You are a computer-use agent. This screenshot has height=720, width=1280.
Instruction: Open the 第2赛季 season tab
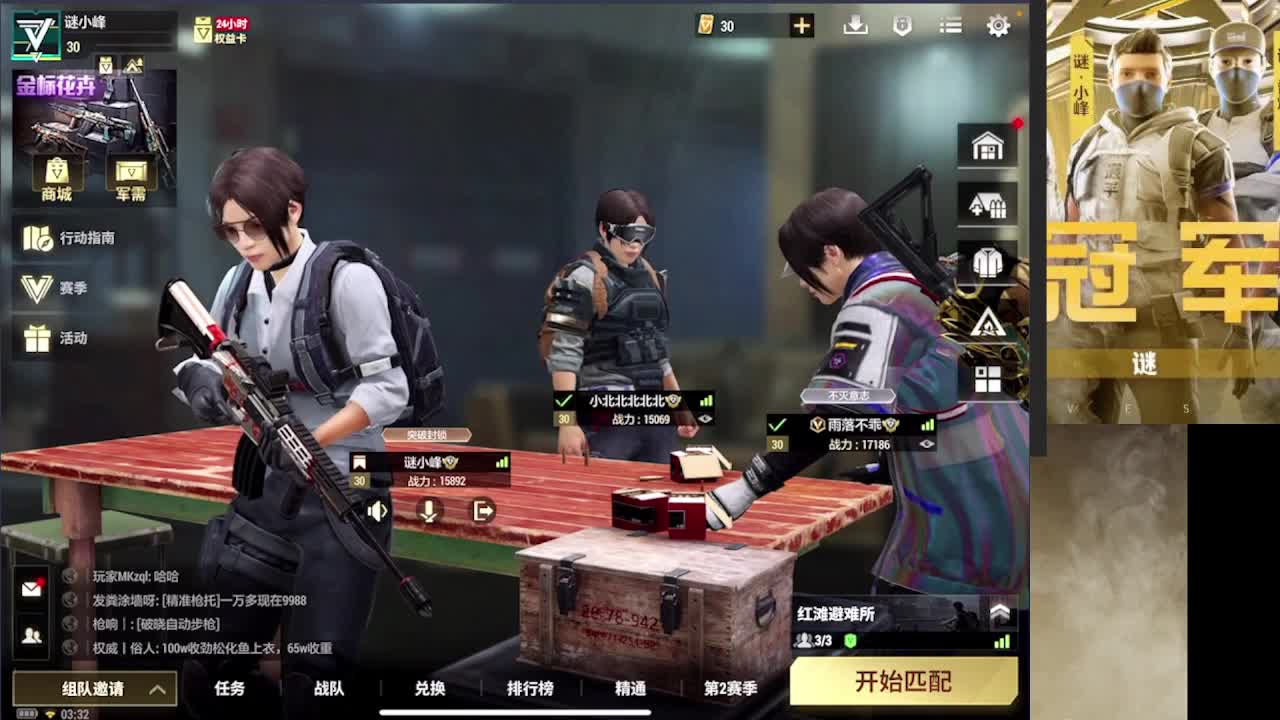coord(729,689)
